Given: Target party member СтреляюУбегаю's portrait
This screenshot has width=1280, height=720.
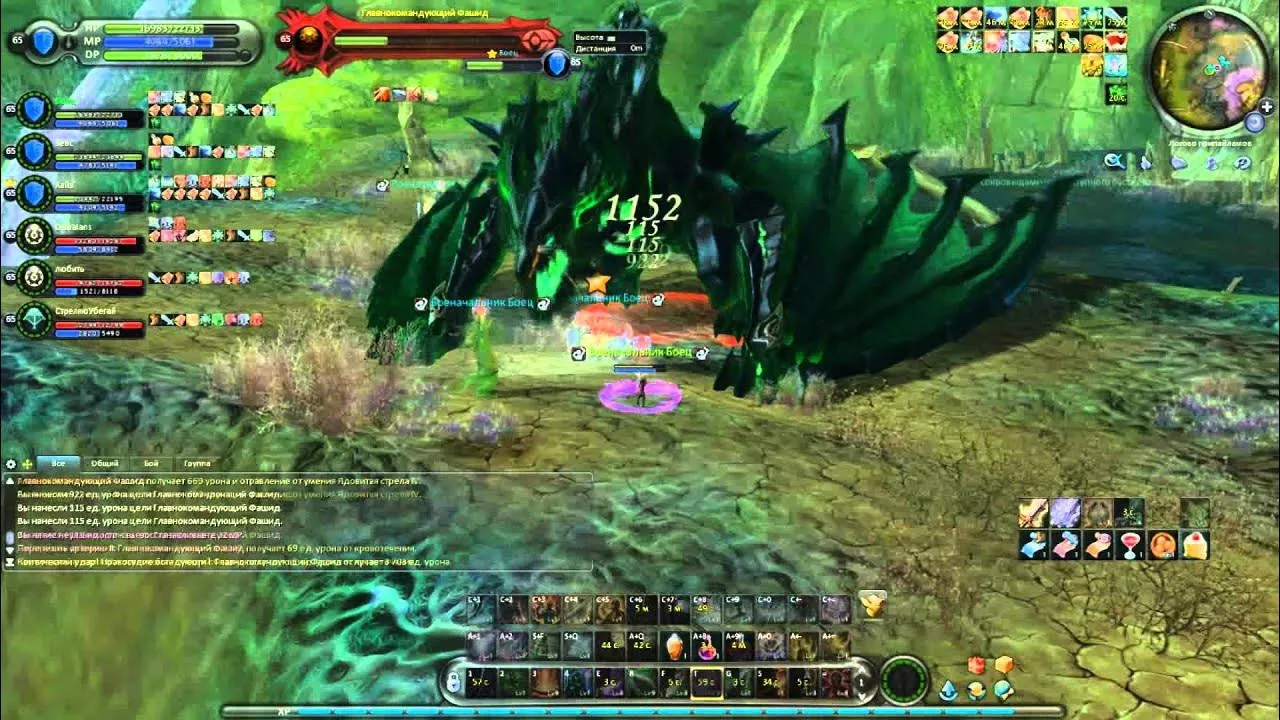Looking at the screenshot, I should coord(36,319).
